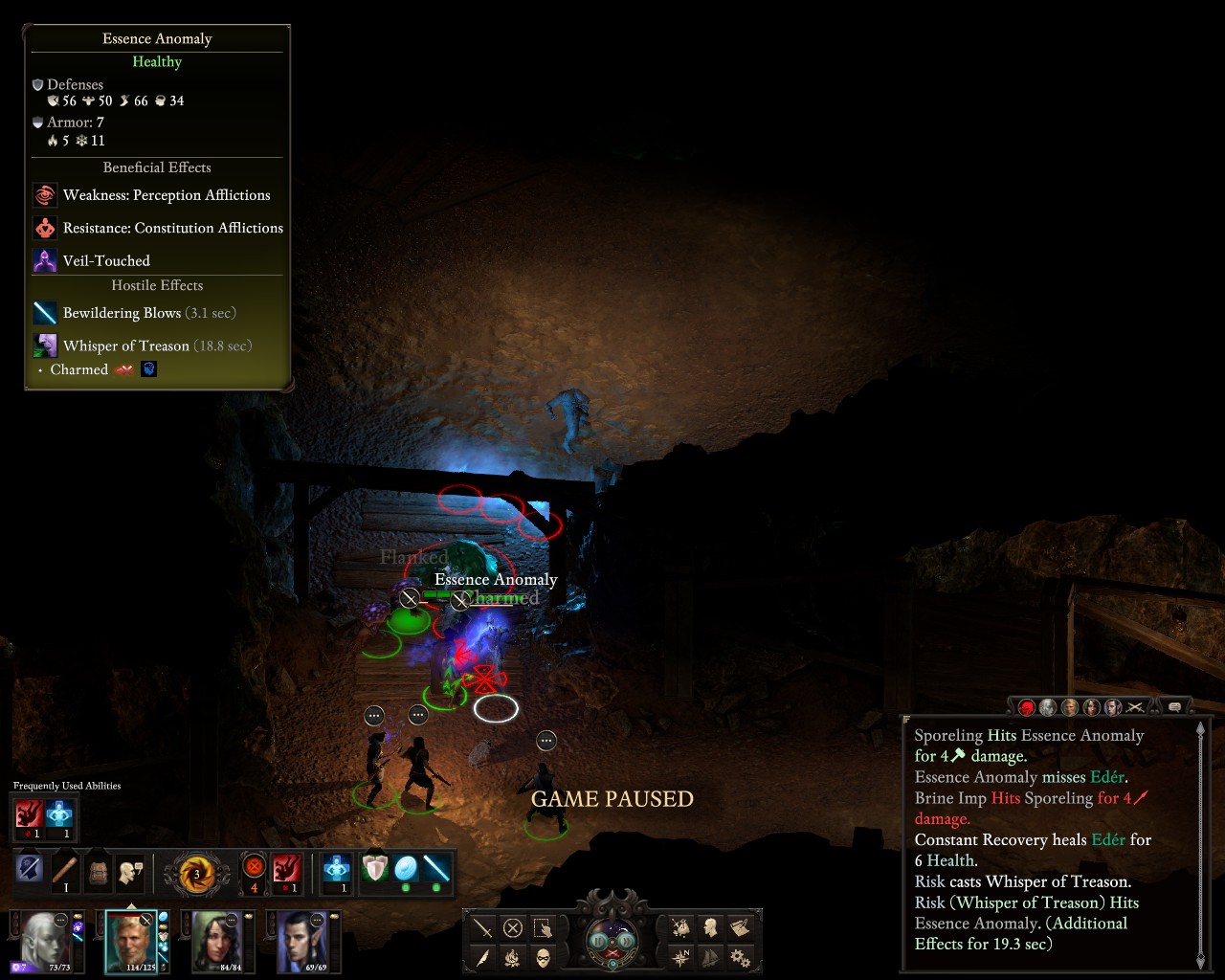Click the select-all party hand icon

[x=543, y=928]
